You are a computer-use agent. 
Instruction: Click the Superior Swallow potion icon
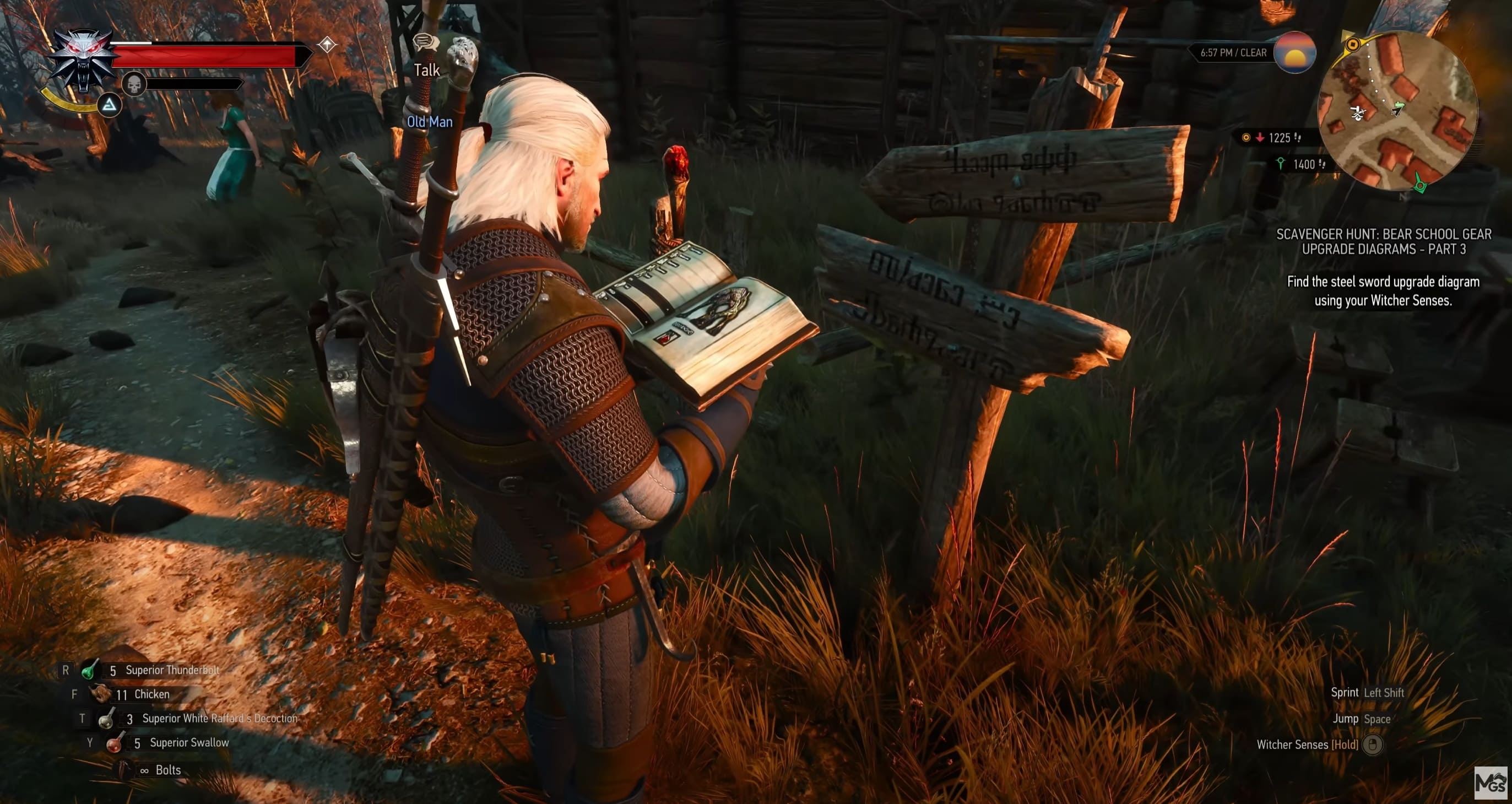click(x=115, y=744)
